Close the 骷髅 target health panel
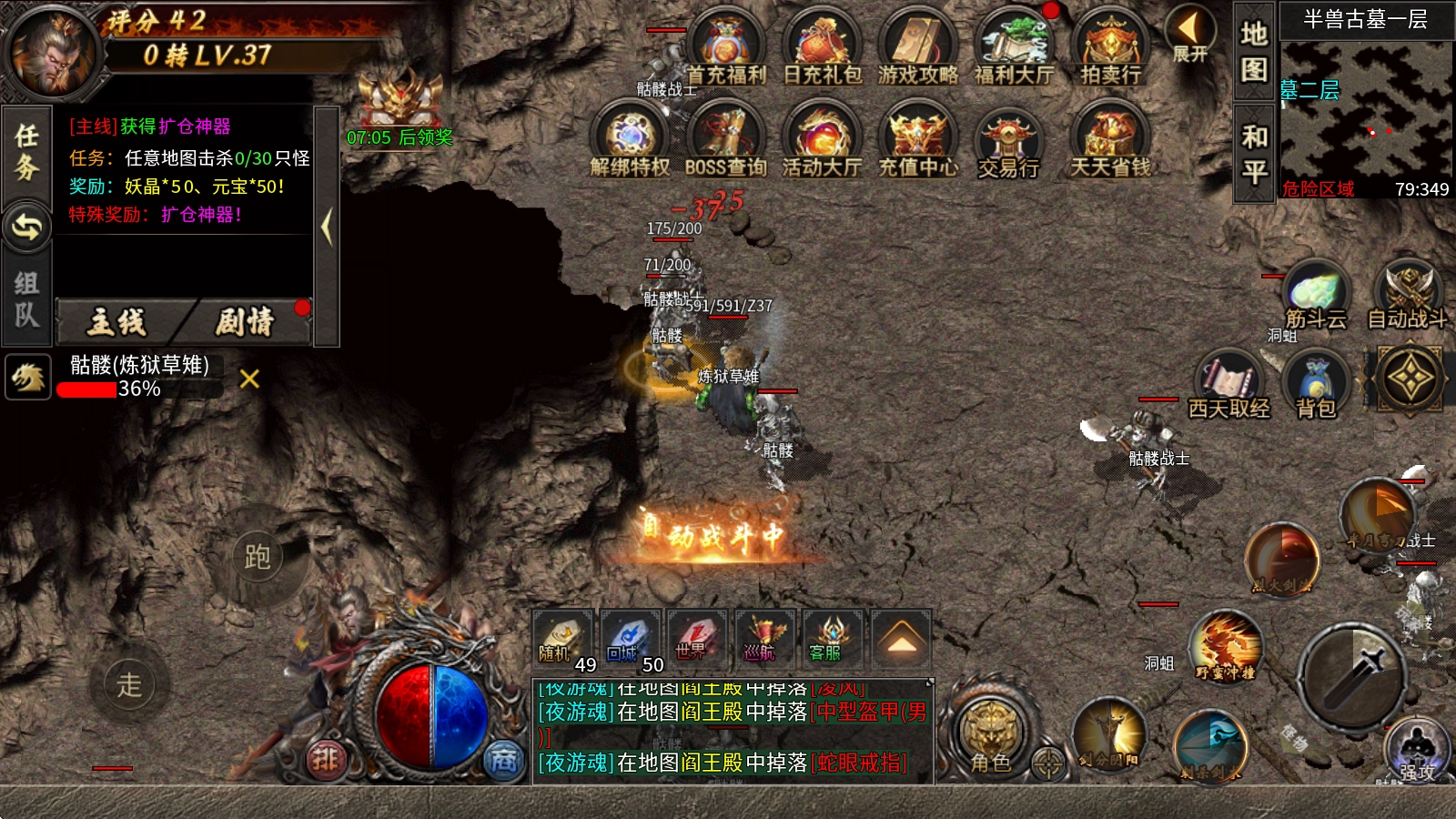Viewport: 1456px width, 819px height. coord(249,379)
